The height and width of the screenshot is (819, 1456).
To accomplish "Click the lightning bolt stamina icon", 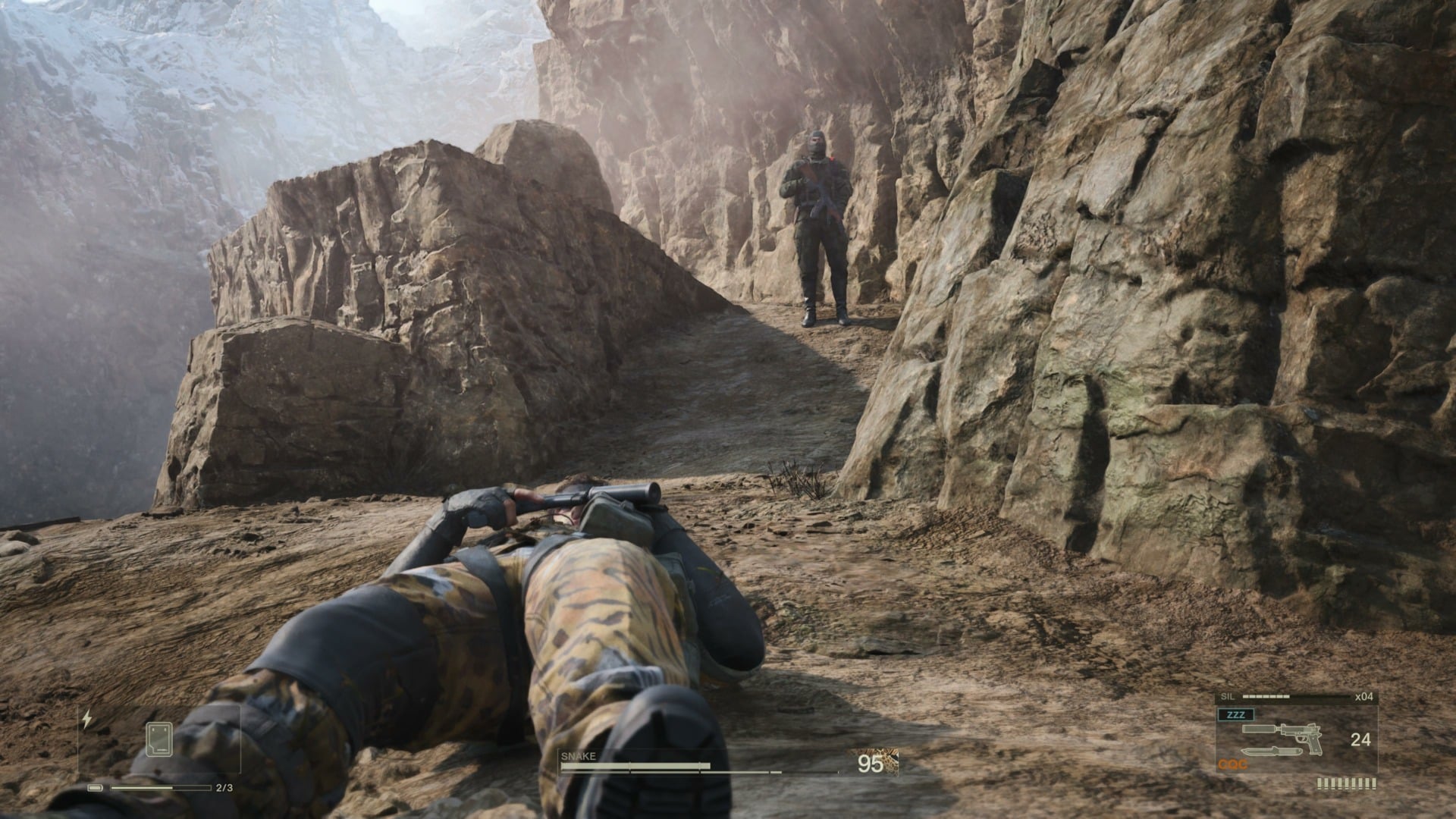I will [87, 718].
